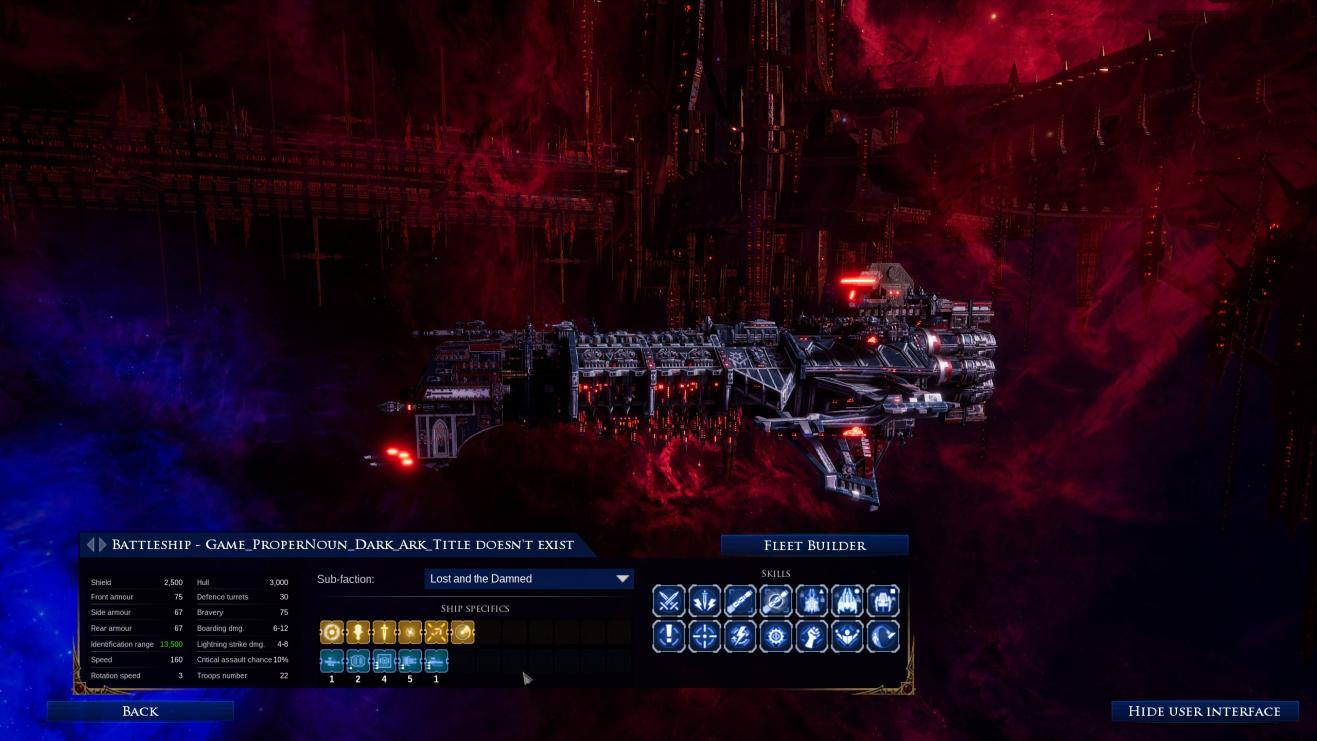This screenshot has width=1317, height=741.
Task: Choose the exclamation mark skill icon
Action: [x=669, y=636]
